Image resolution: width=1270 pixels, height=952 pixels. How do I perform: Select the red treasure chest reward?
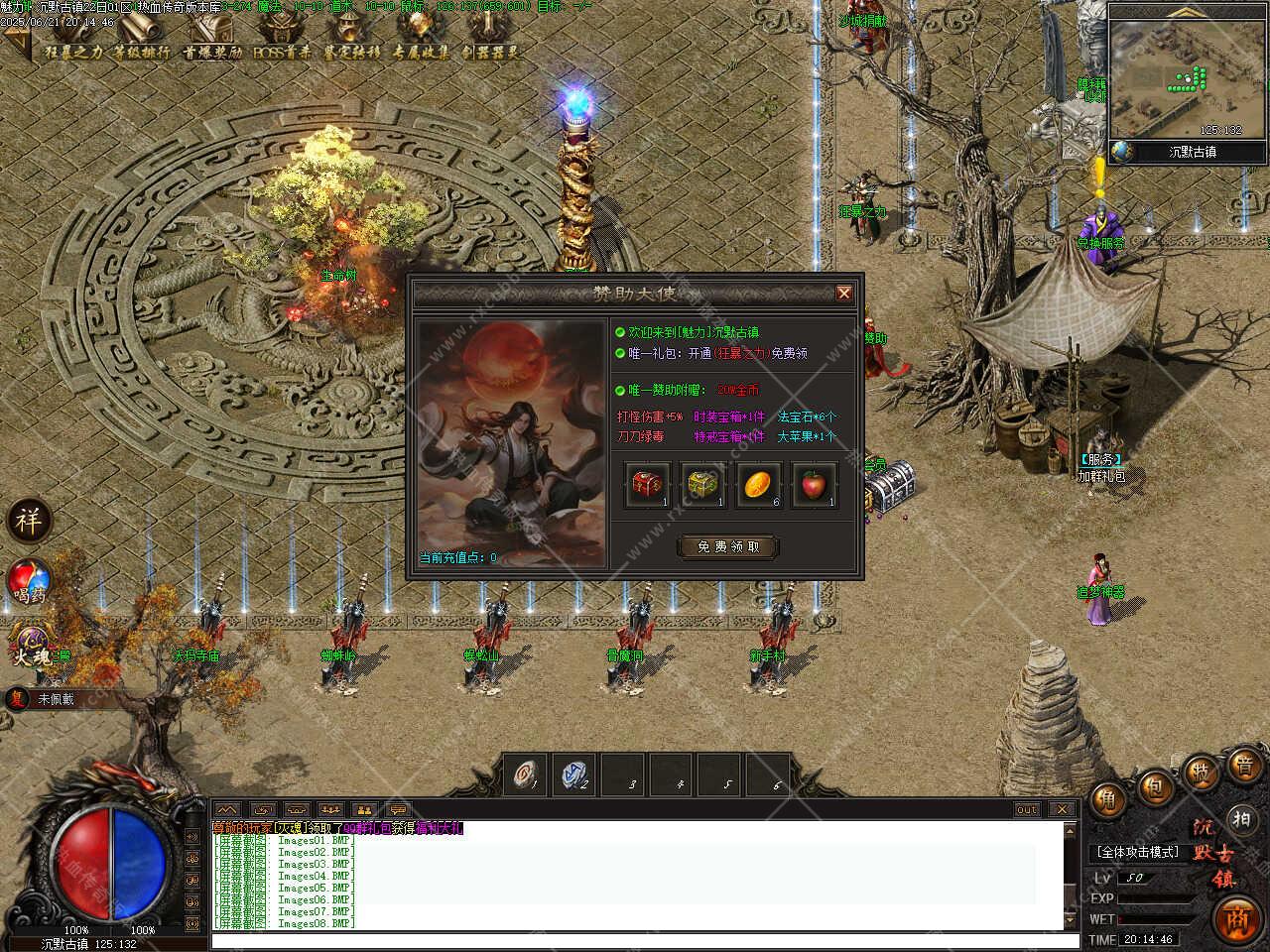point(648,485)
